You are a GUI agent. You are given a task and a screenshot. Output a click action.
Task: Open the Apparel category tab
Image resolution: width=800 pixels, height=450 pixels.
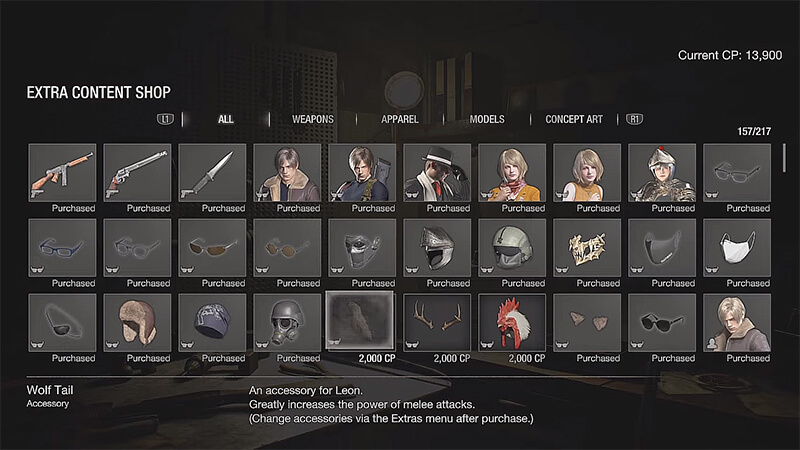coord(400,119)
